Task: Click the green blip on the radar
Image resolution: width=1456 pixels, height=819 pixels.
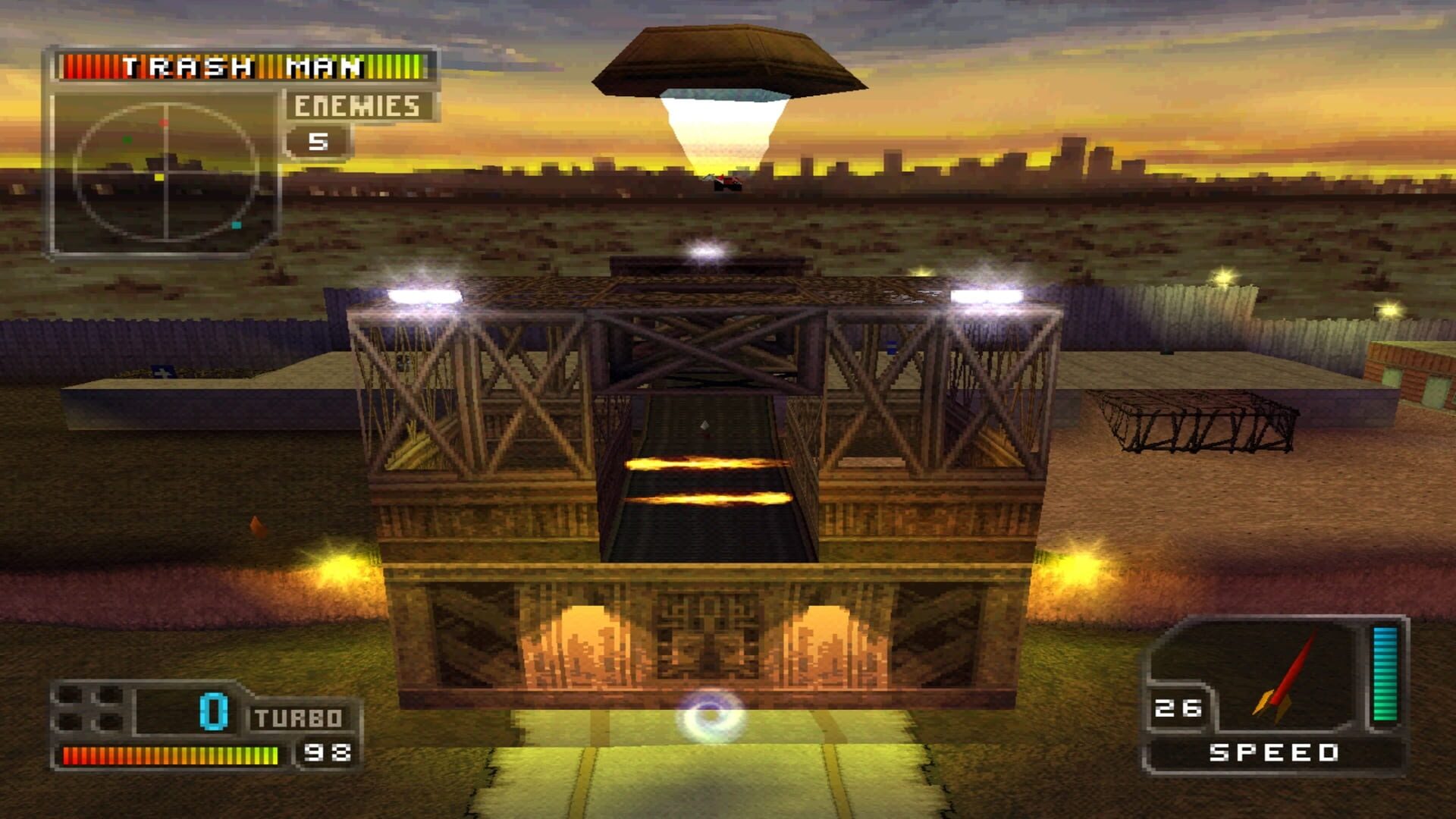Action: pyautogui.click(x=127, y=140)
